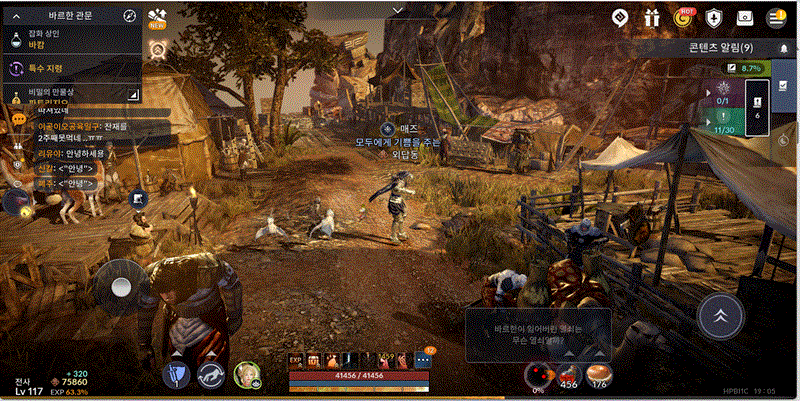Open the 콘텐츠 알림 notification bell
Viewport: 800px width, 401px height.
[783, 48]
